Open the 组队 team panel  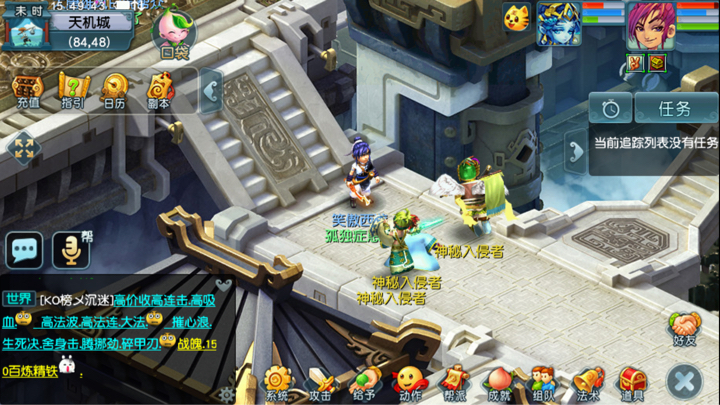[x=543, y=383]
